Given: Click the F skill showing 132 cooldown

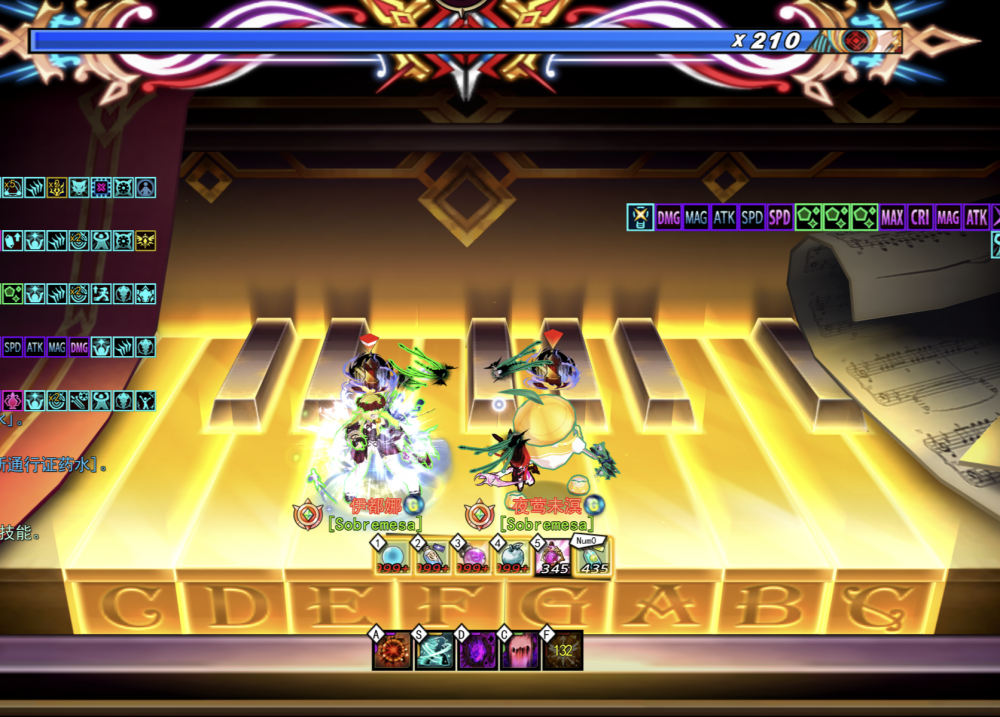Looking at the screenshot, I should 563,650.
